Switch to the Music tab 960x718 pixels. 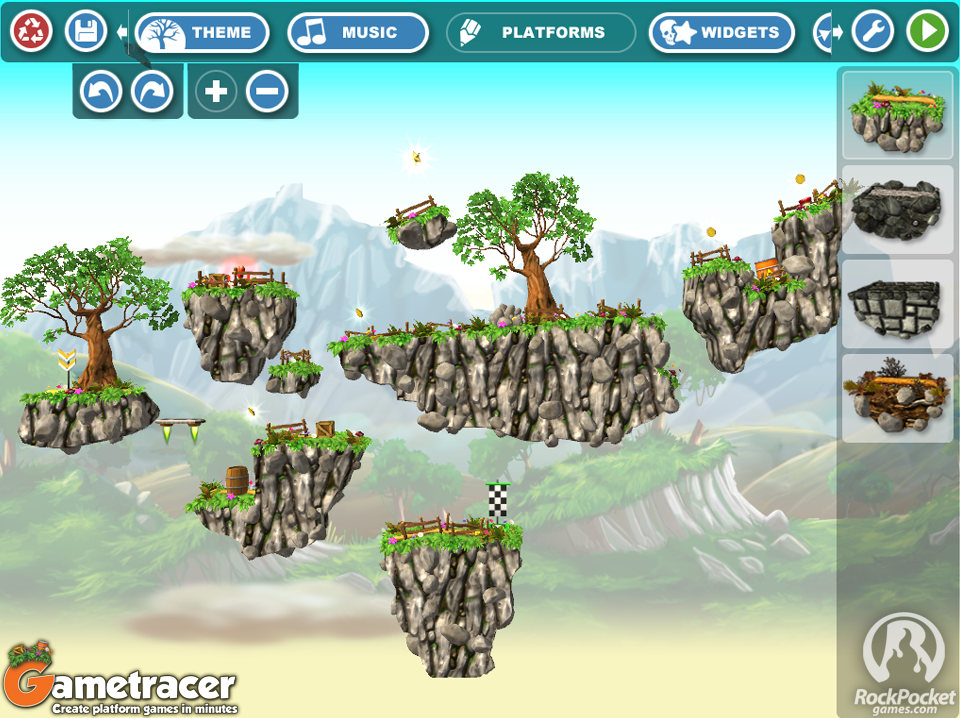(357, 33)
